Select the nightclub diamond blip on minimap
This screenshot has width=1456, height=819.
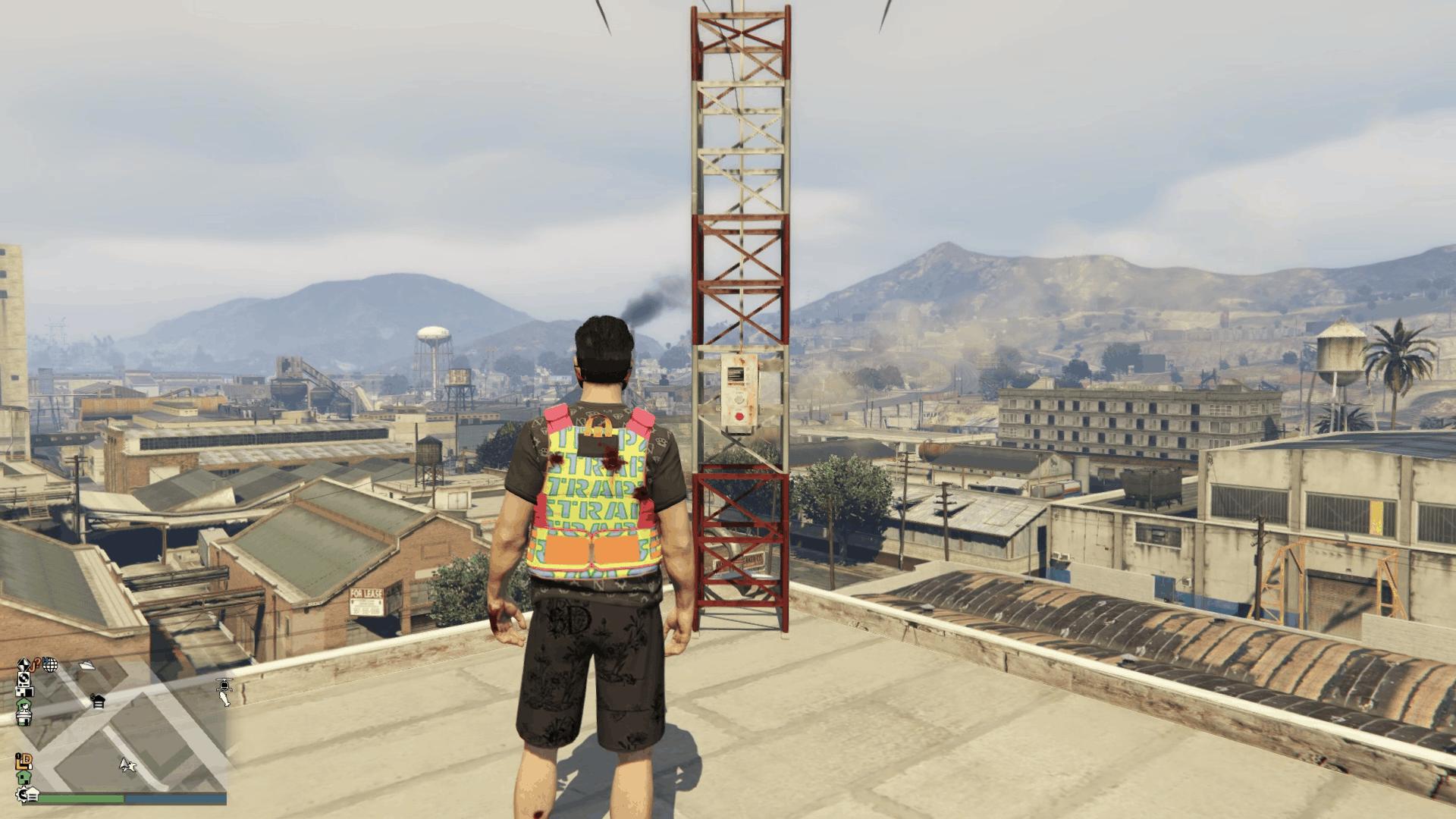click(24, 663)
